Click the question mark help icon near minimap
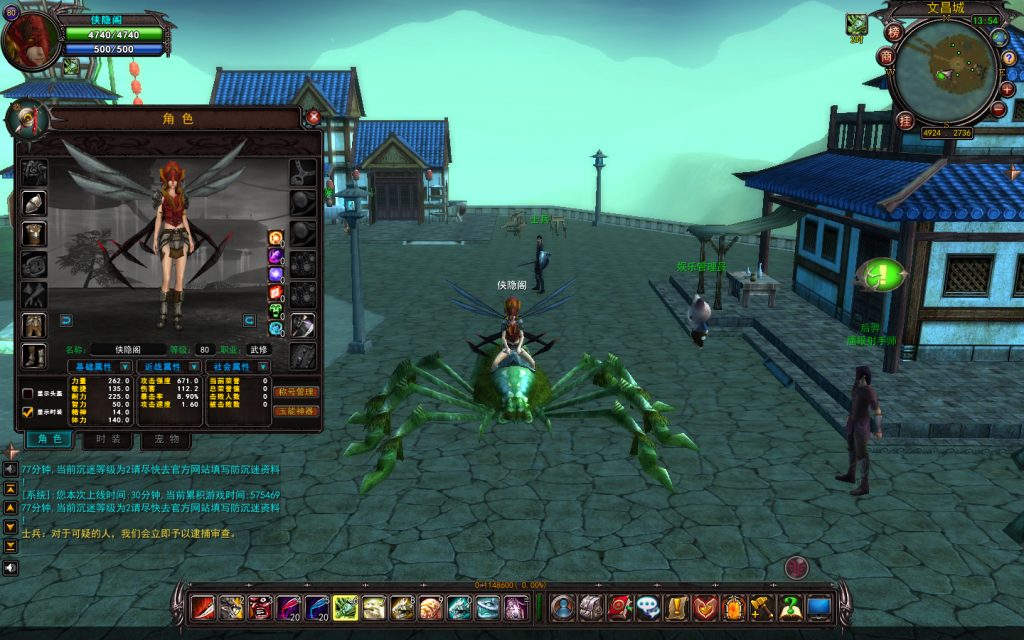 1008,59
